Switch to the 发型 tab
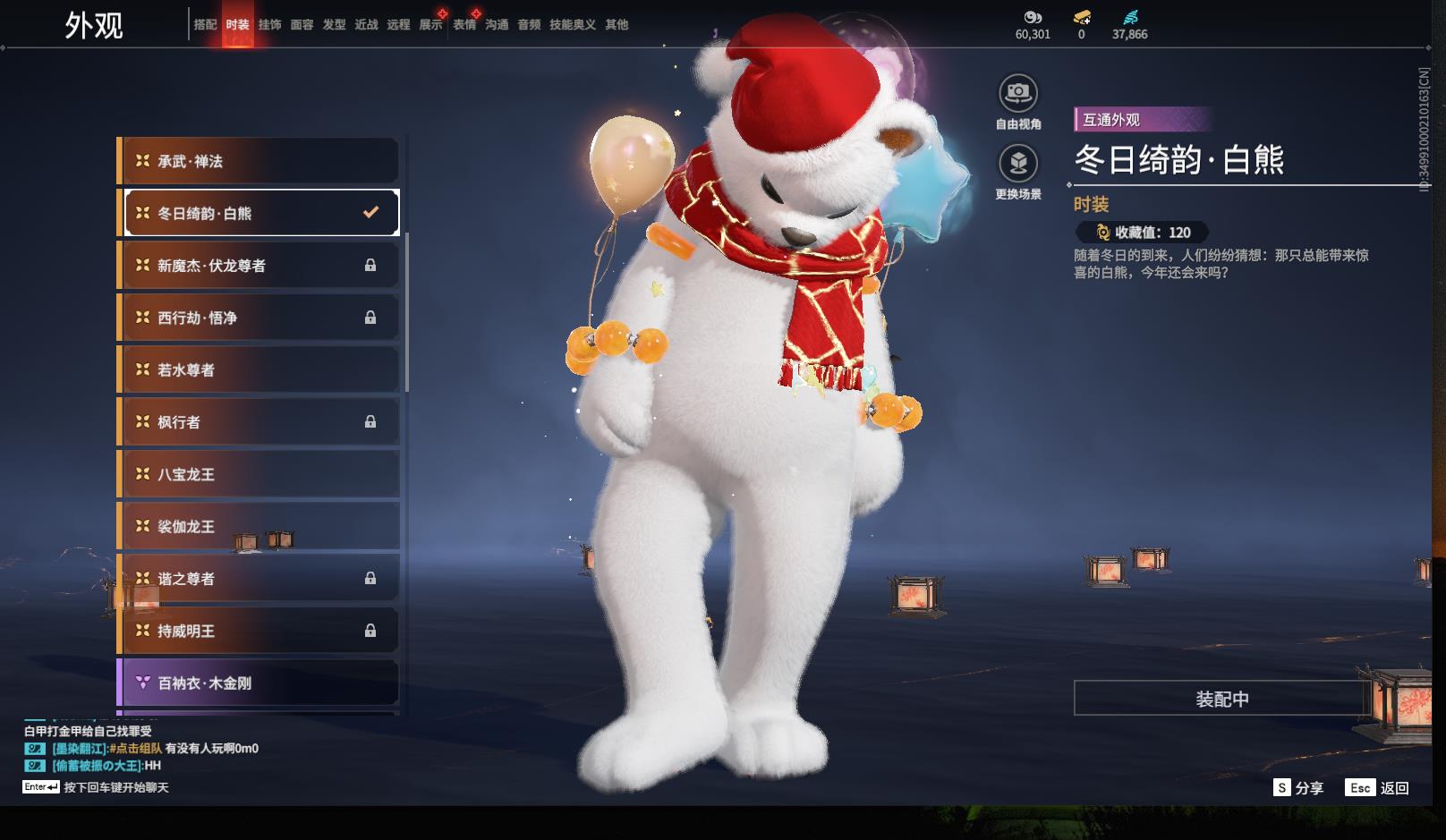The image size is (1446, 840). pos(334,25)
